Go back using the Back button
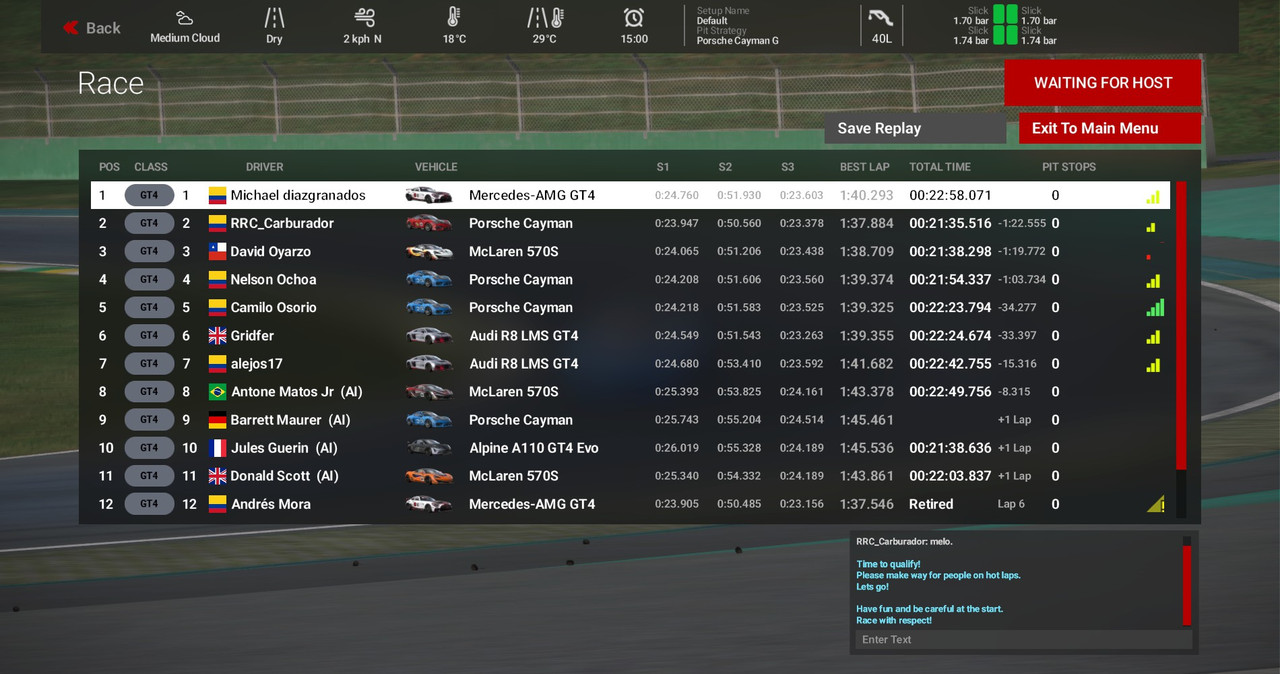1280x674 pixels. pyautogui.click(x=92, y=28)
